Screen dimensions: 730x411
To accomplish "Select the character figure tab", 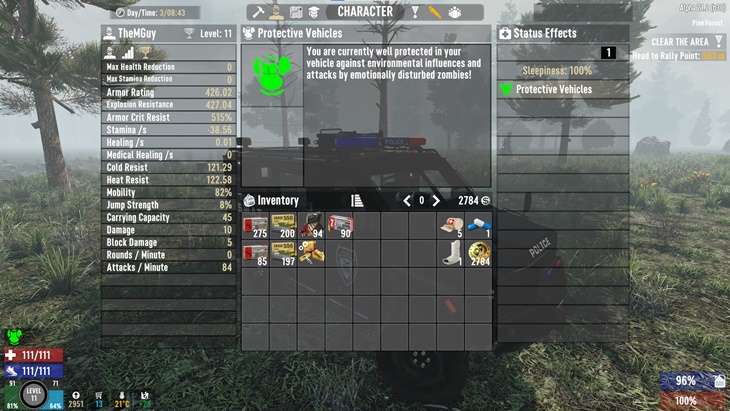I will [277, 12].
